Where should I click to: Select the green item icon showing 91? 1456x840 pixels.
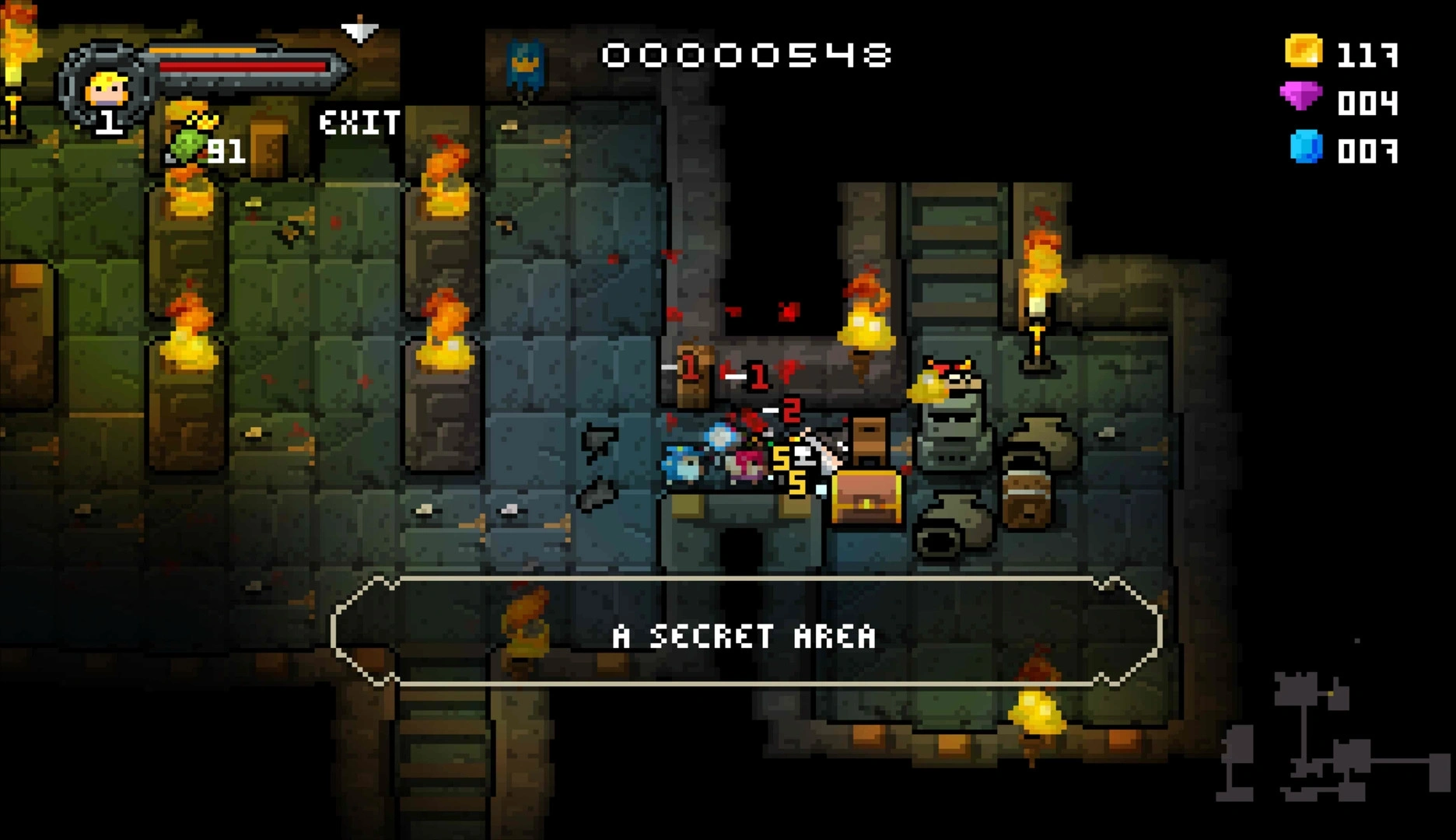[x=187, y=145]
